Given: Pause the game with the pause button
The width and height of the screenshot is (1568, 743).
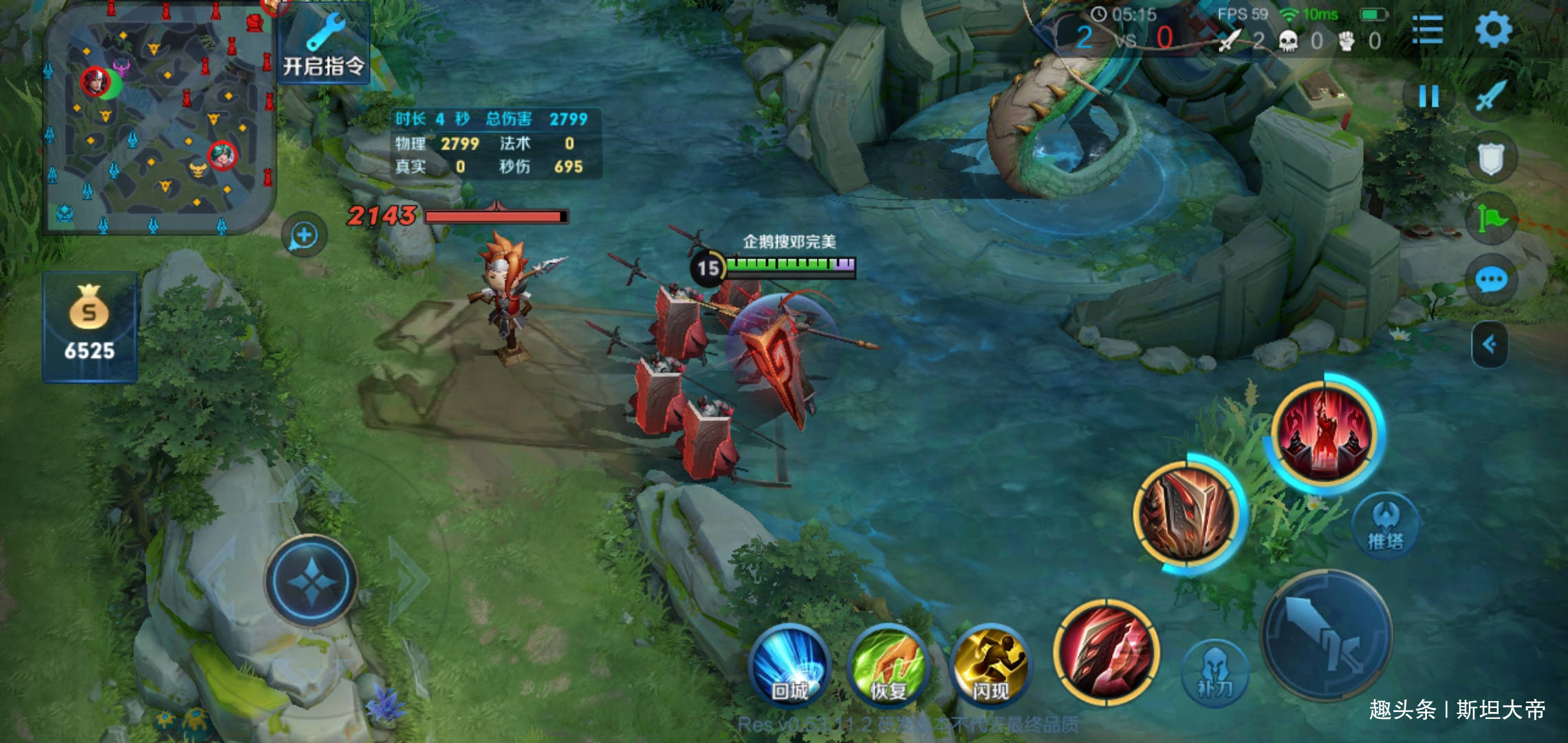Looking at the screenshot, I should pyautogui.click(x=1428, y=96).
